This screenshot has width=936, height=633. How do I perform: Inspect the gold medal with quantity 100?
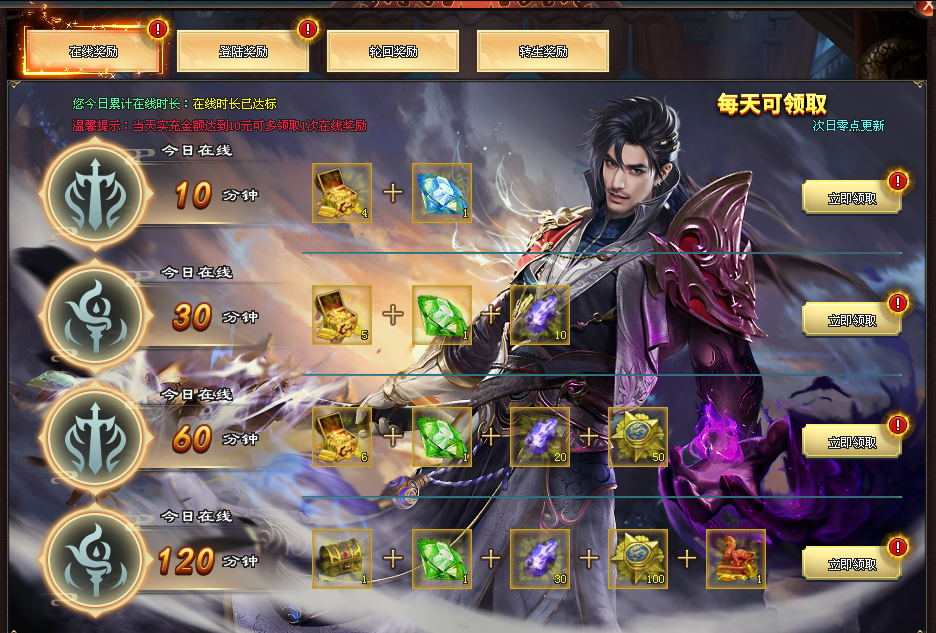point(638,559)
